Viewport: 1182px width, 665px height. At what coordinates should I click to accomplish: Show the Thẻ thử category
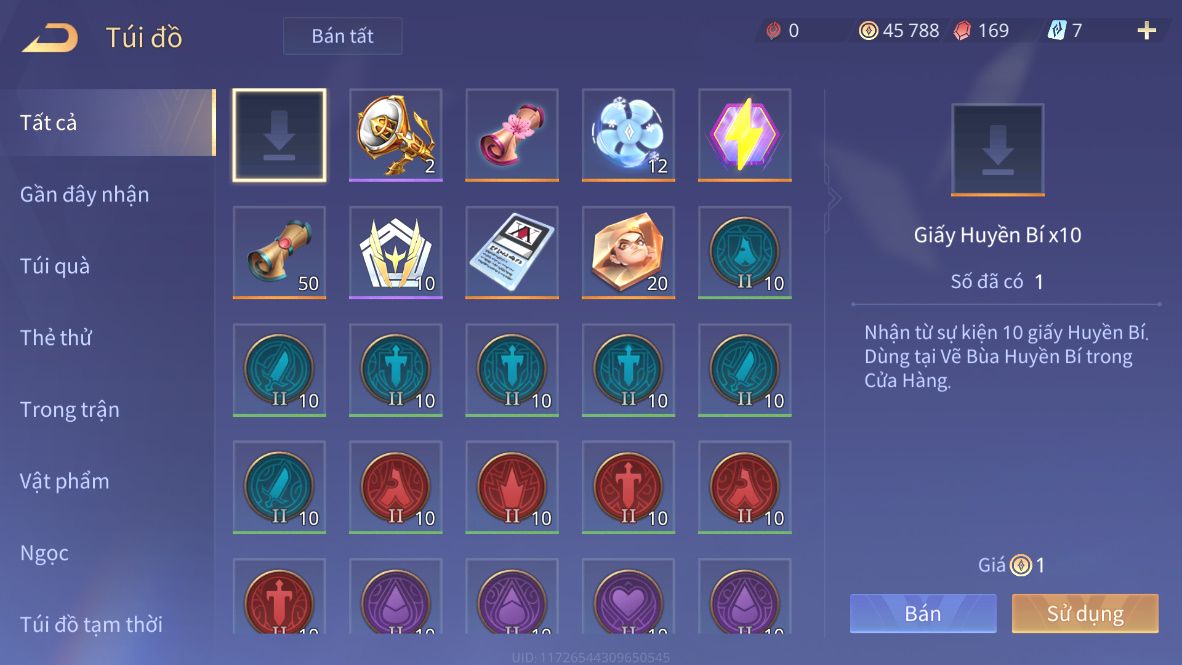click(56, 338)
